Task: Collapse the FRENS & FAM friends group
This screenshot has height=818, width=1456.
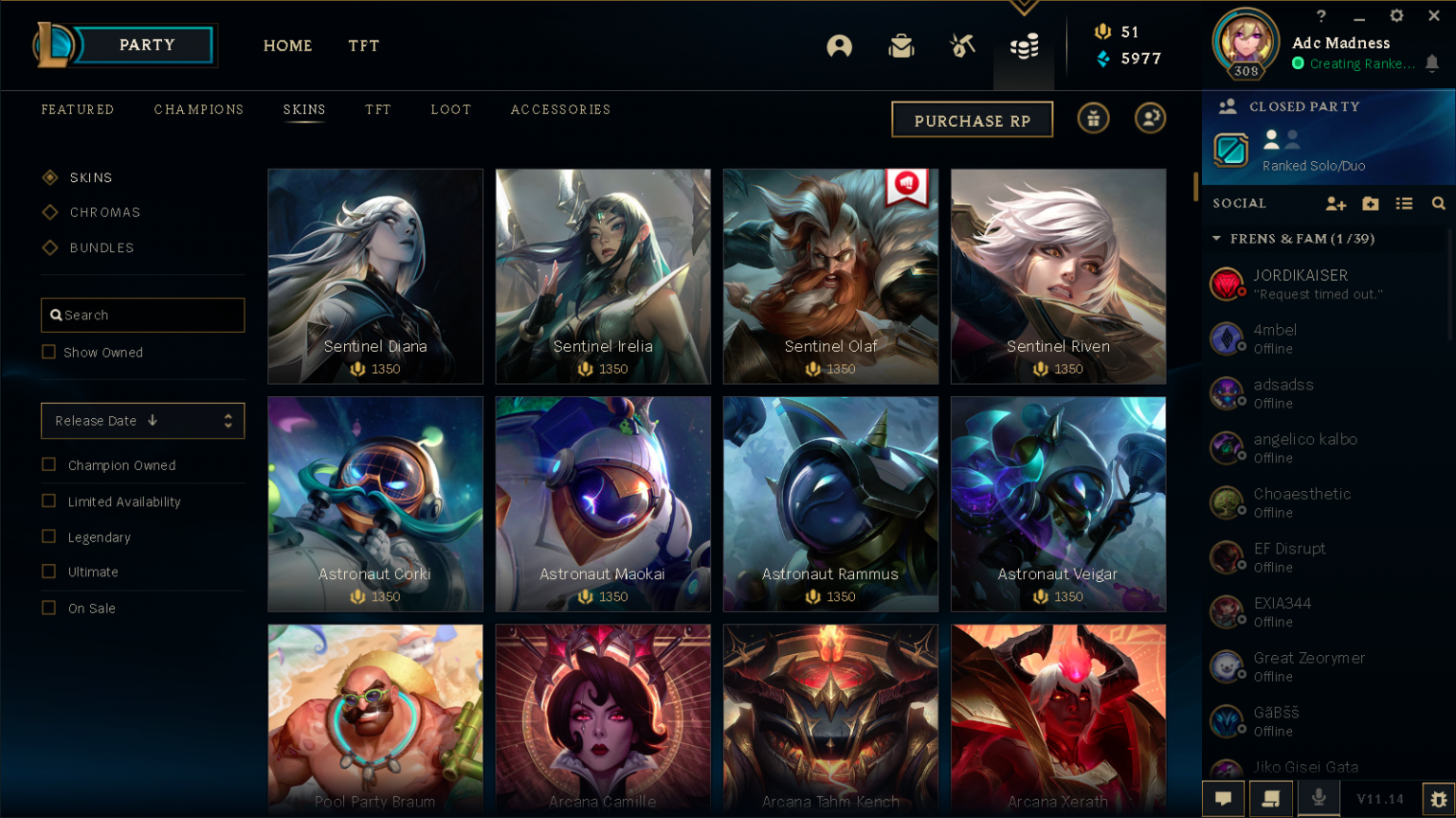Action: (x=1217, y=239)
